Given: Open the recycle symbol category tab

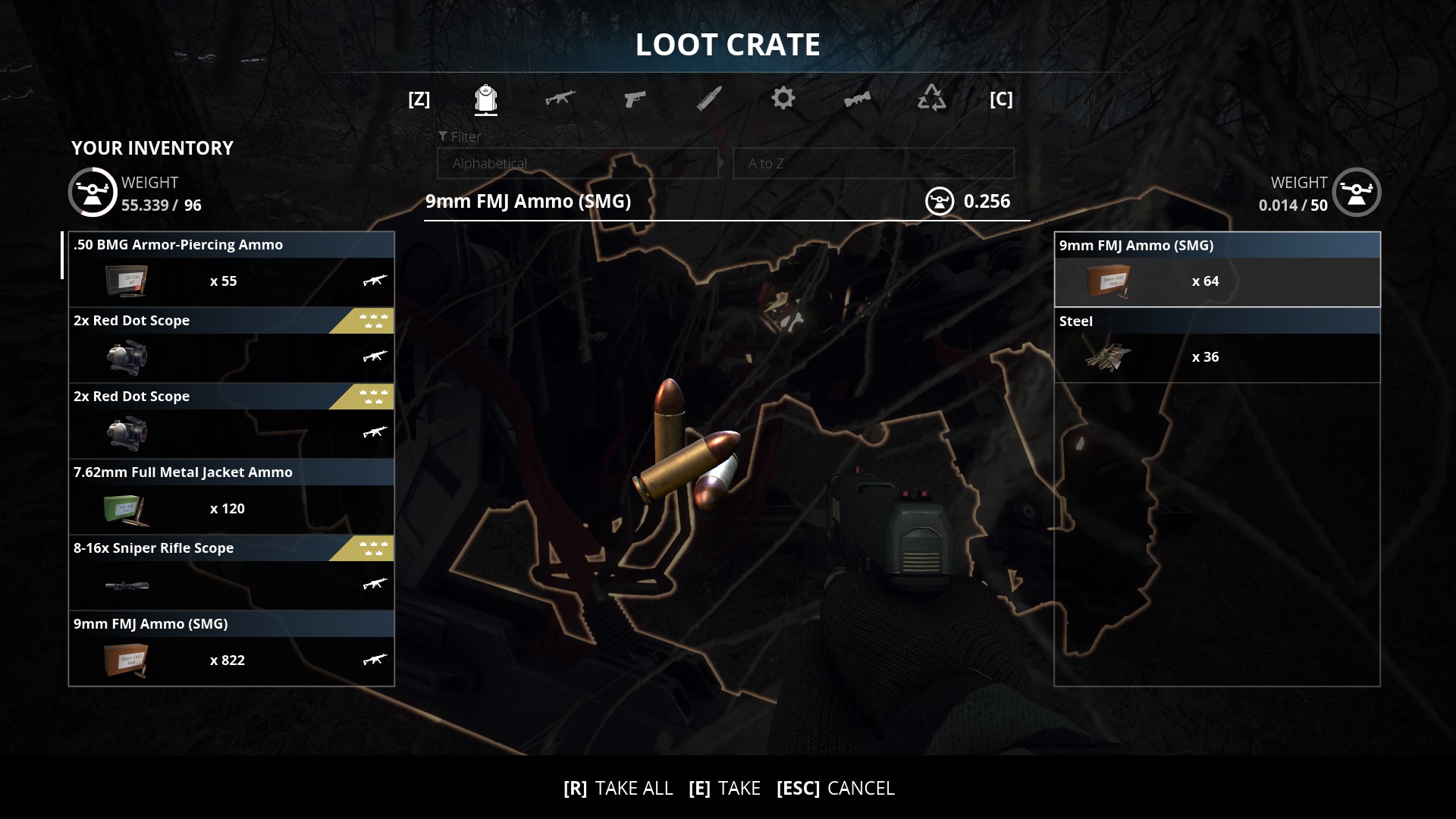Looking at the screenshot, I should pyautogui.click(x=931, y=99).
